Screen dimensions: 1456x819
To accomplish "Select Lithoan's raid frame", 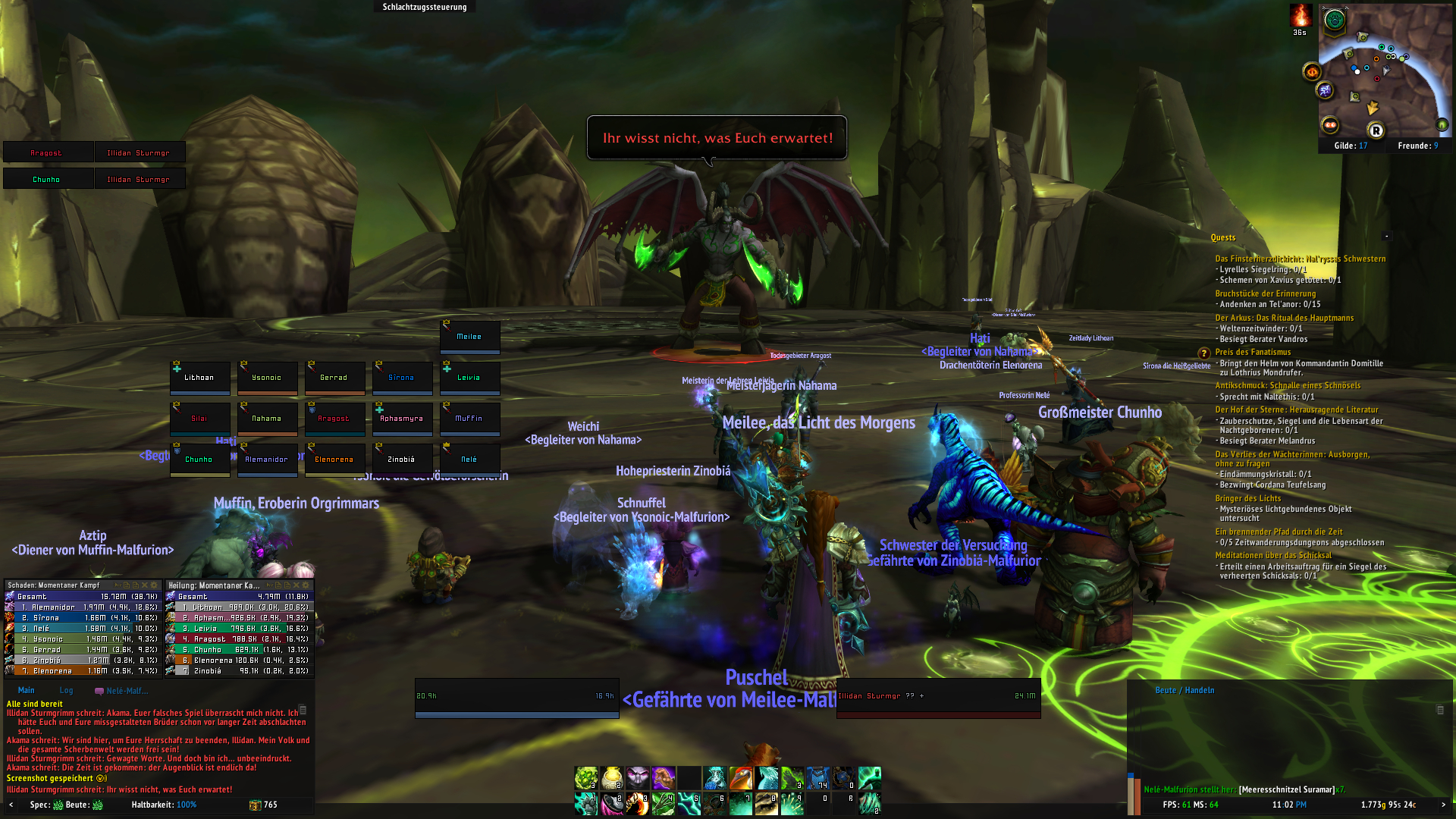I will 199,378.
